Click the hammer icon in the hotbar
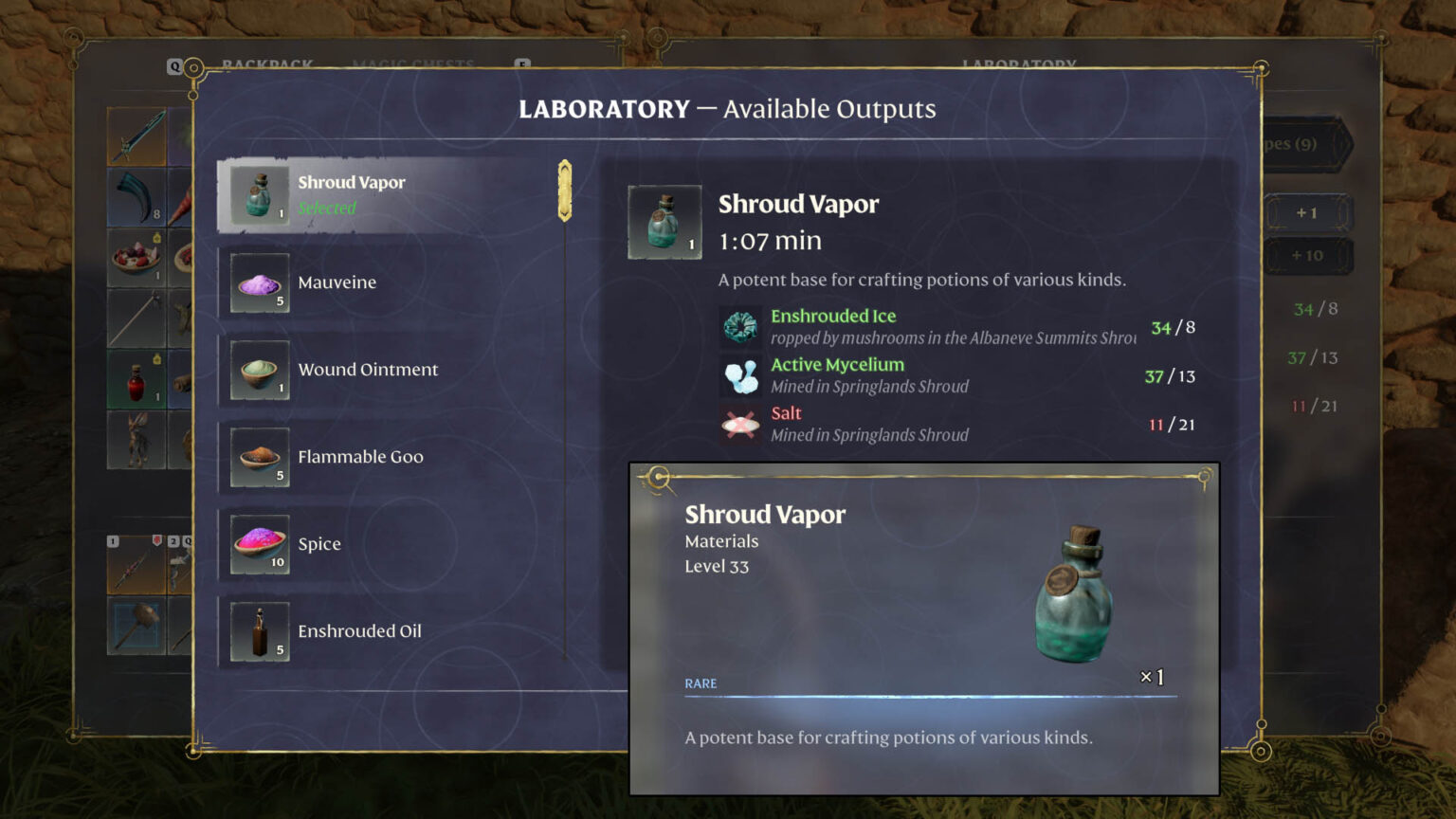The image size is (1456, 819). [x=136, y=622]
